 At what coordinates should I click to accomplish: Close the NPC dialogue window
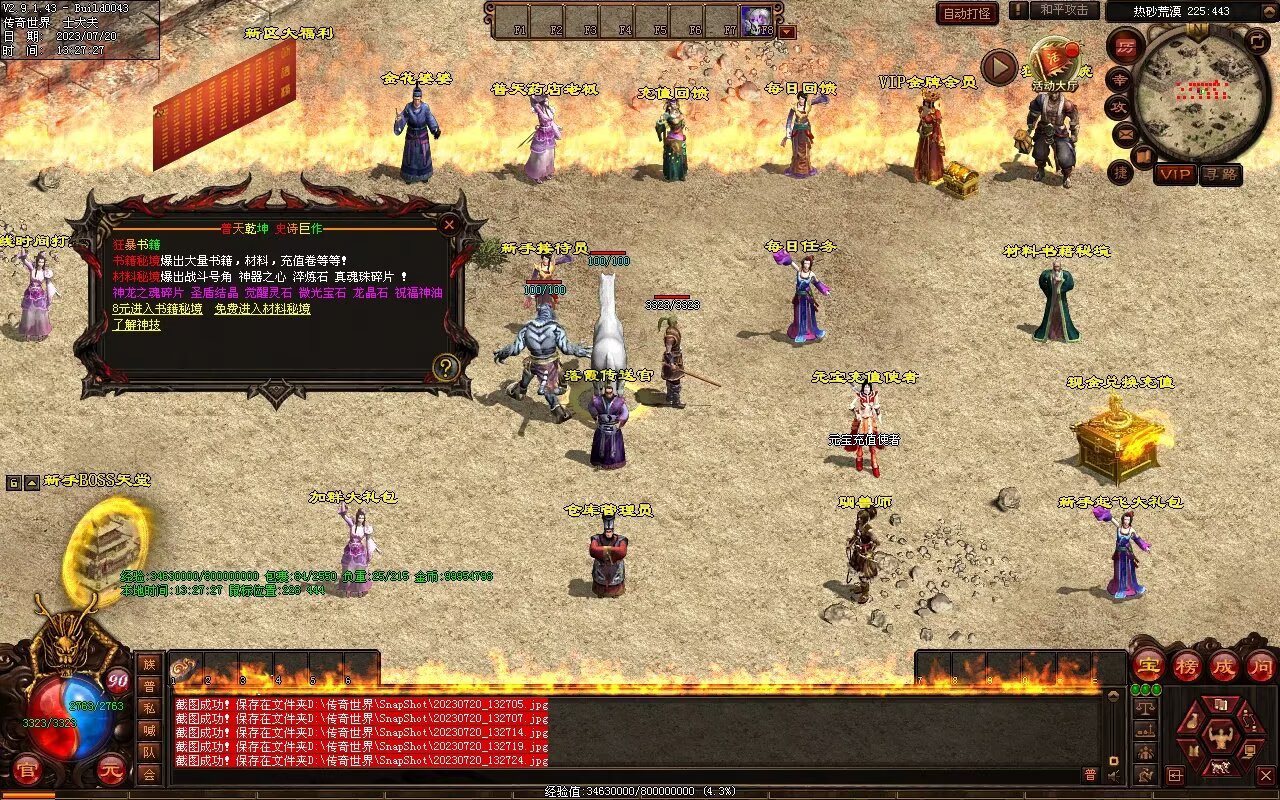coord(449,225)
